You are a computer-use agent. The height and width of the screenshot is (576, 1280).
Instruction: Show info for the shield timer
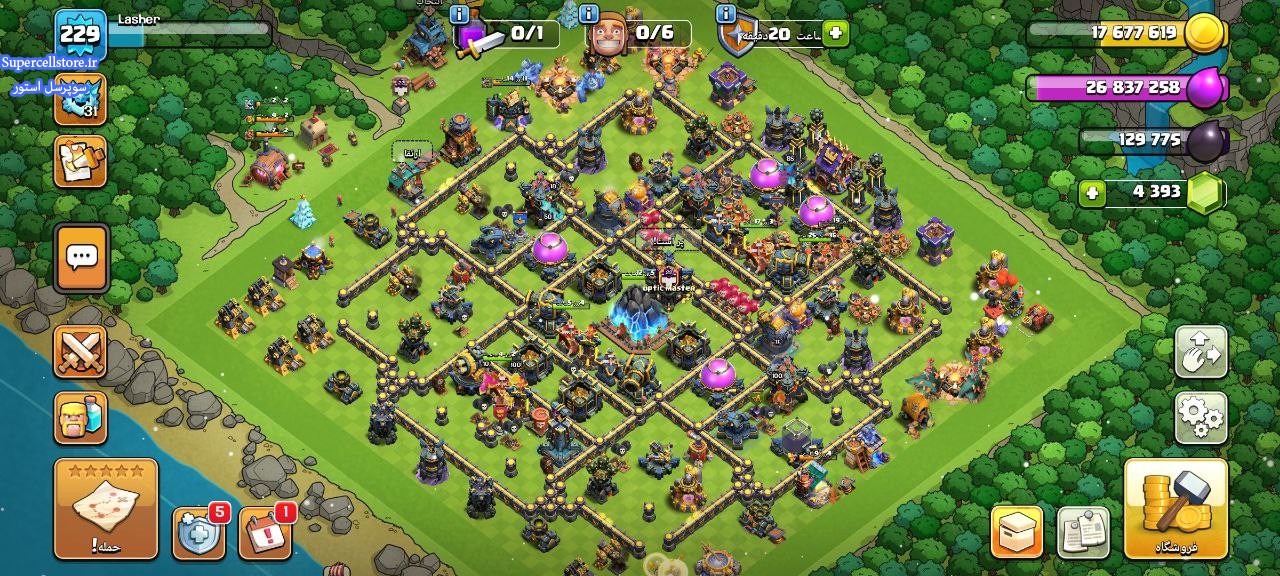[726, 14]
